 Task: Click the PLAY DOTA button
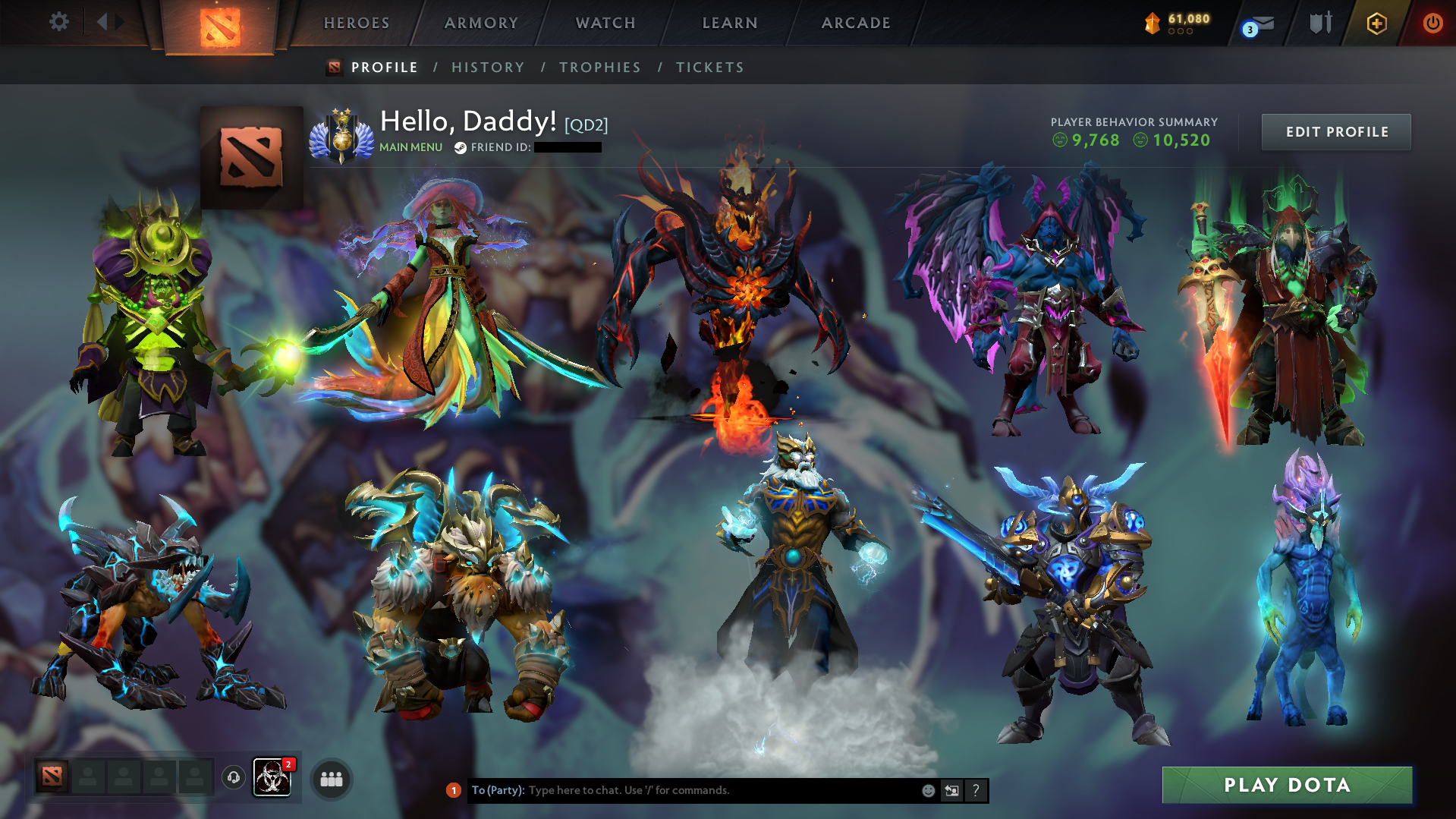[x=1288, y=785]
